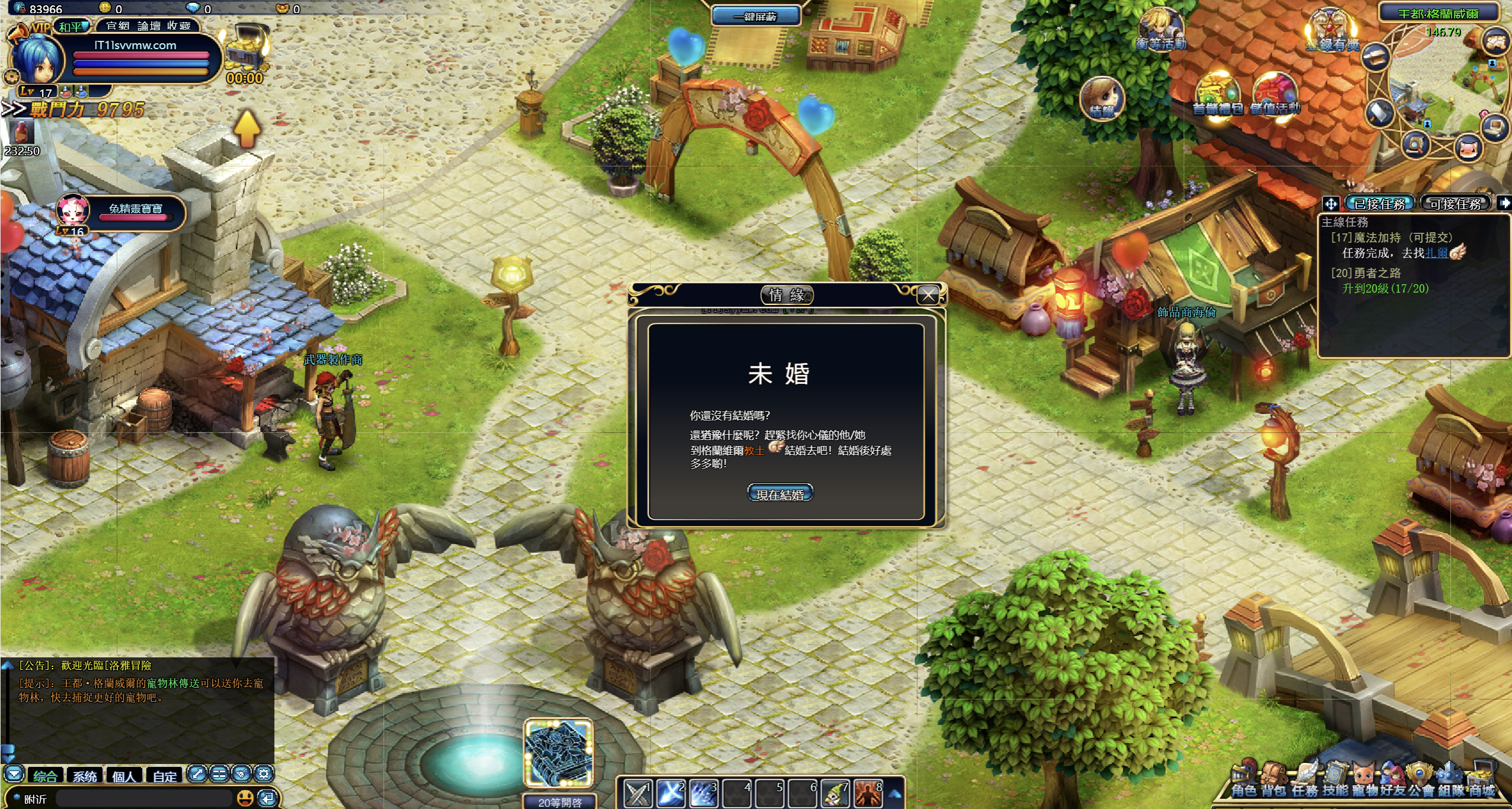Screen dimensions: 1512x809
Task: Open the 寵物 pet menu
Action: pyautogui.click(x=1364, y=780)
